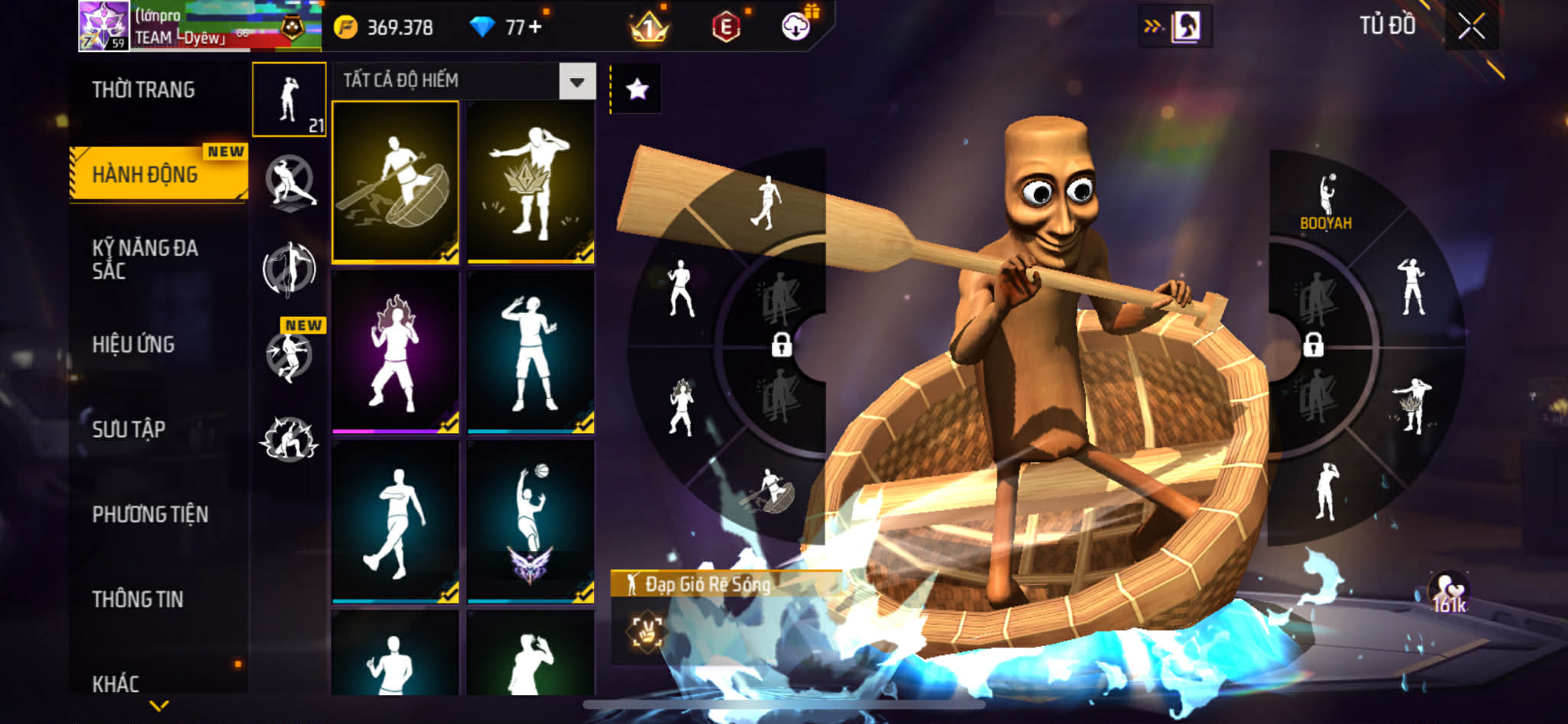Viewport: 1568px width, 724px height.
Task: Choose the purple flaming emote tile
Action: 395,352
